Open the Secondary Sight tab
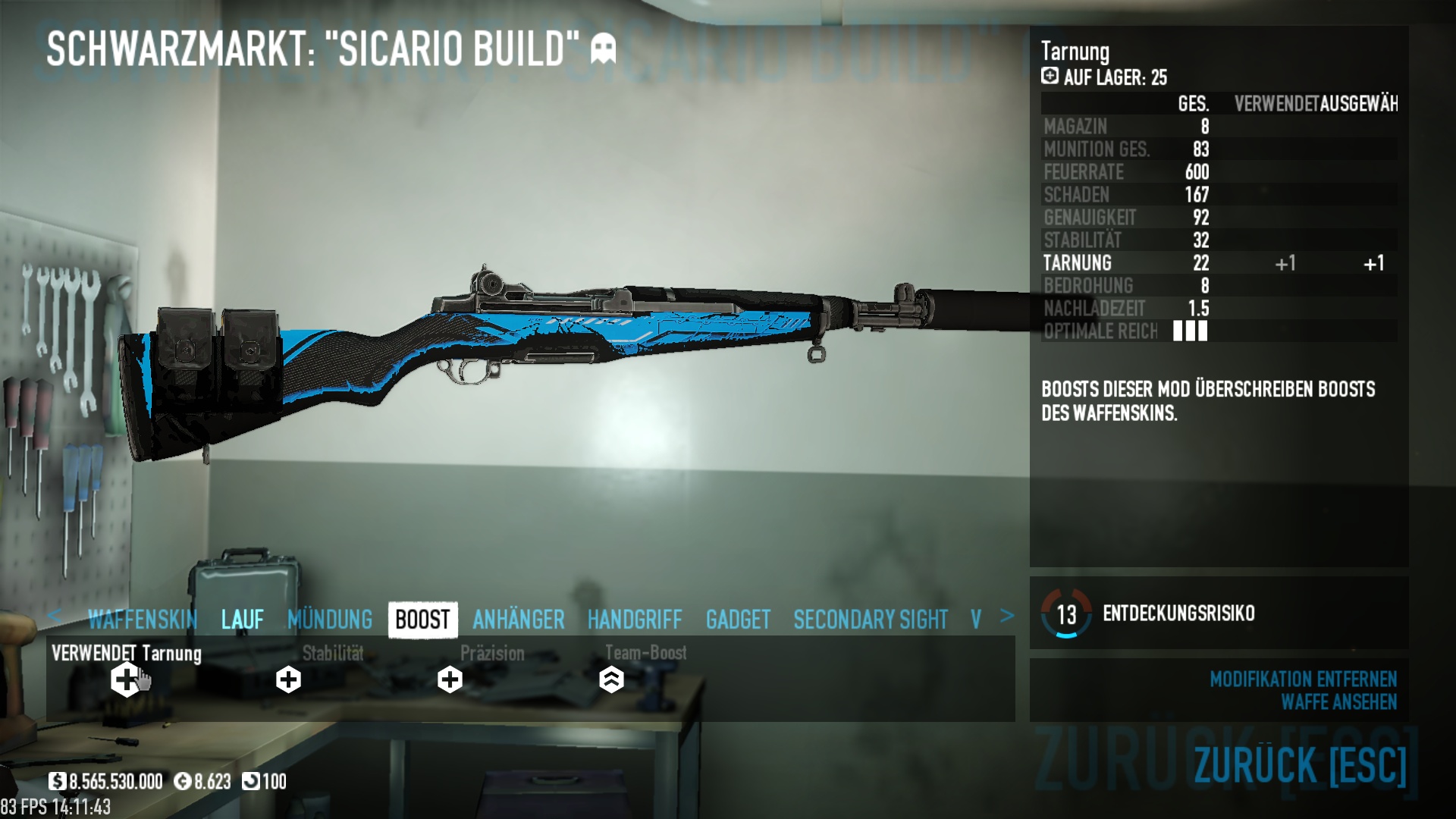 (871, 620)
